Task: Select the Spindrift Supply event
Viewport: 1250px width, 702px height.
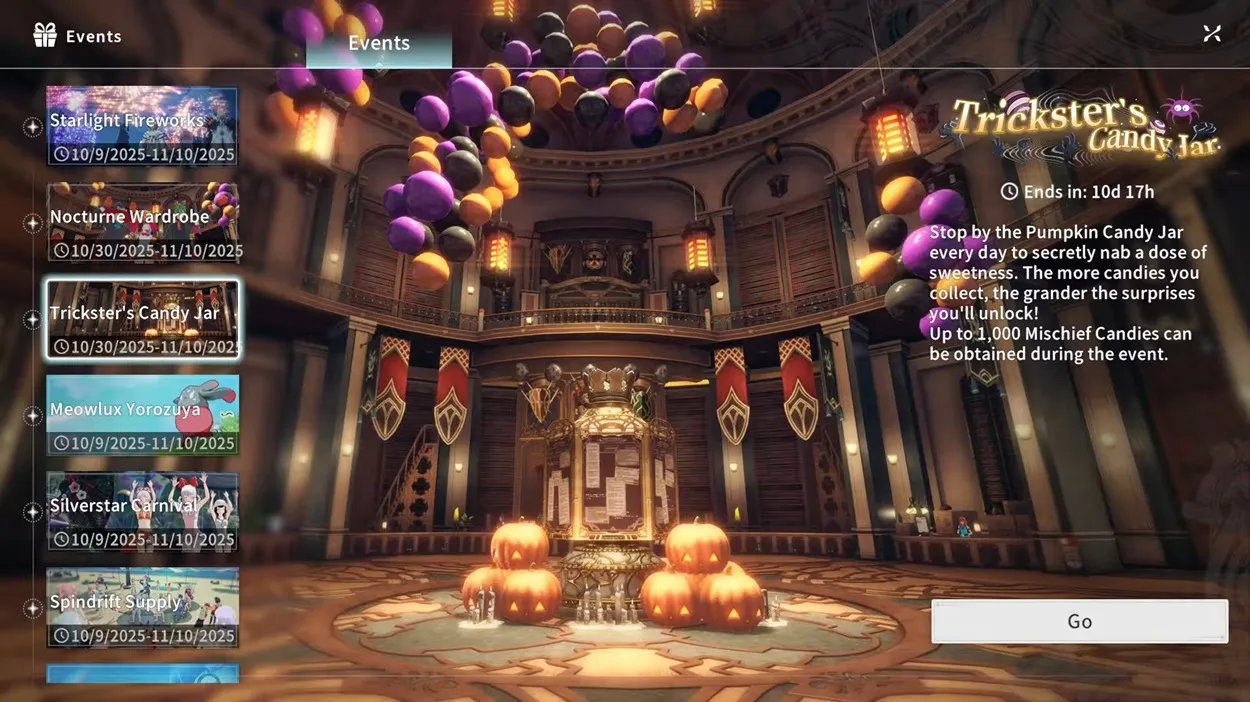Action: pos(142,607)
